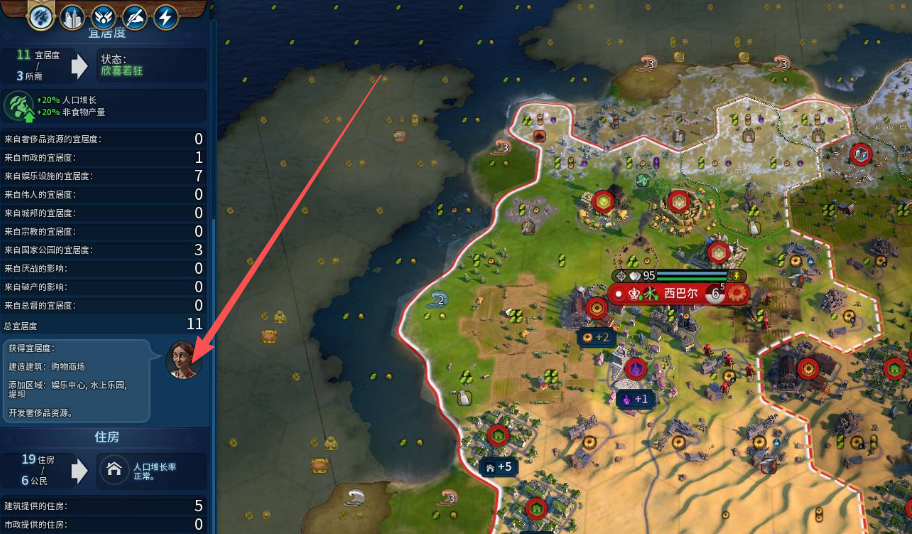Click the production gear icon on city banner
The width and height of the screenshot is (912, 534).
click(738, 294)
